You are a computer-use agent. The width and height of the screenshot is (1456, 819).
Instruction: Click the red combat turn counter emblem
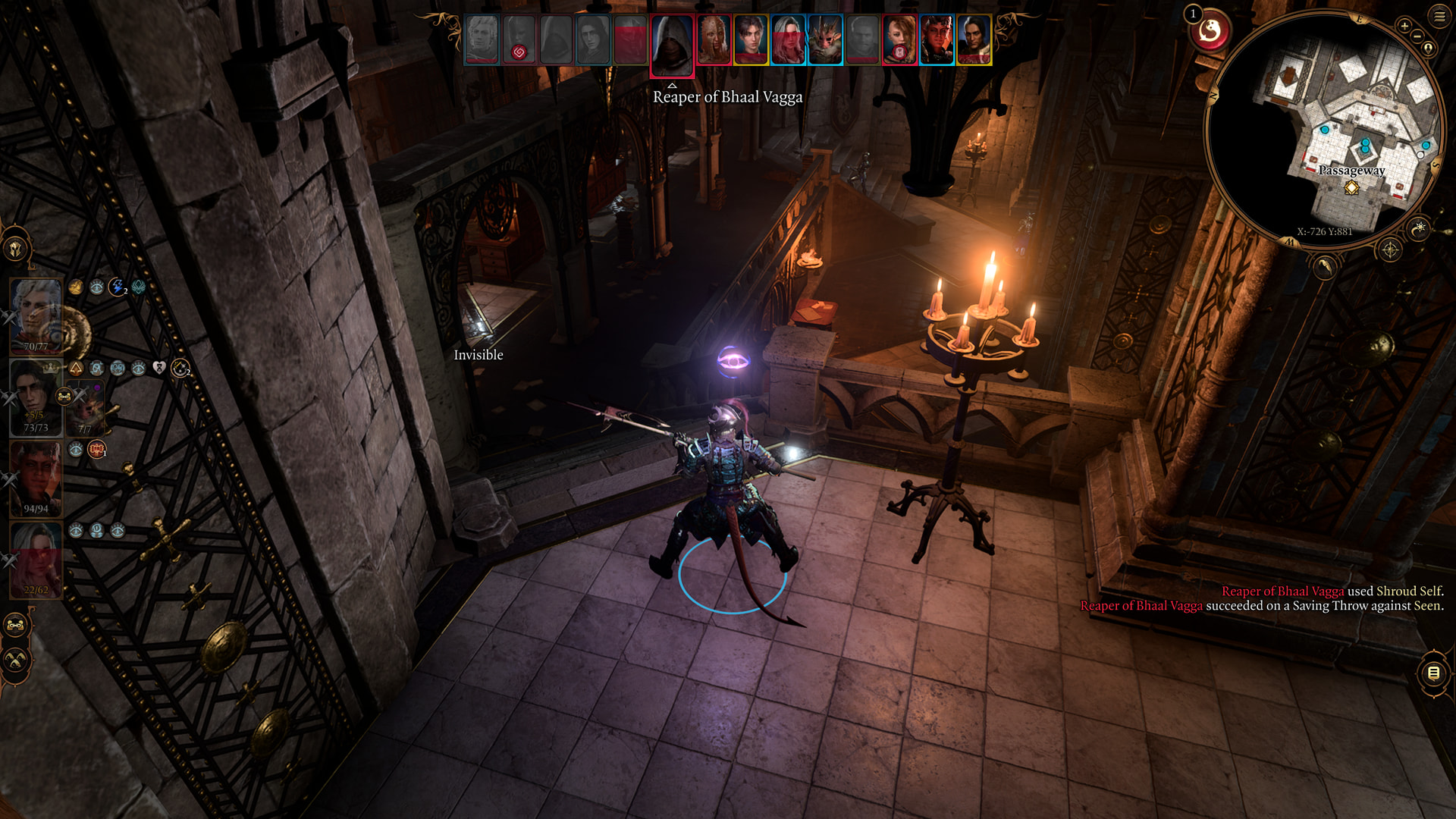1210,32
